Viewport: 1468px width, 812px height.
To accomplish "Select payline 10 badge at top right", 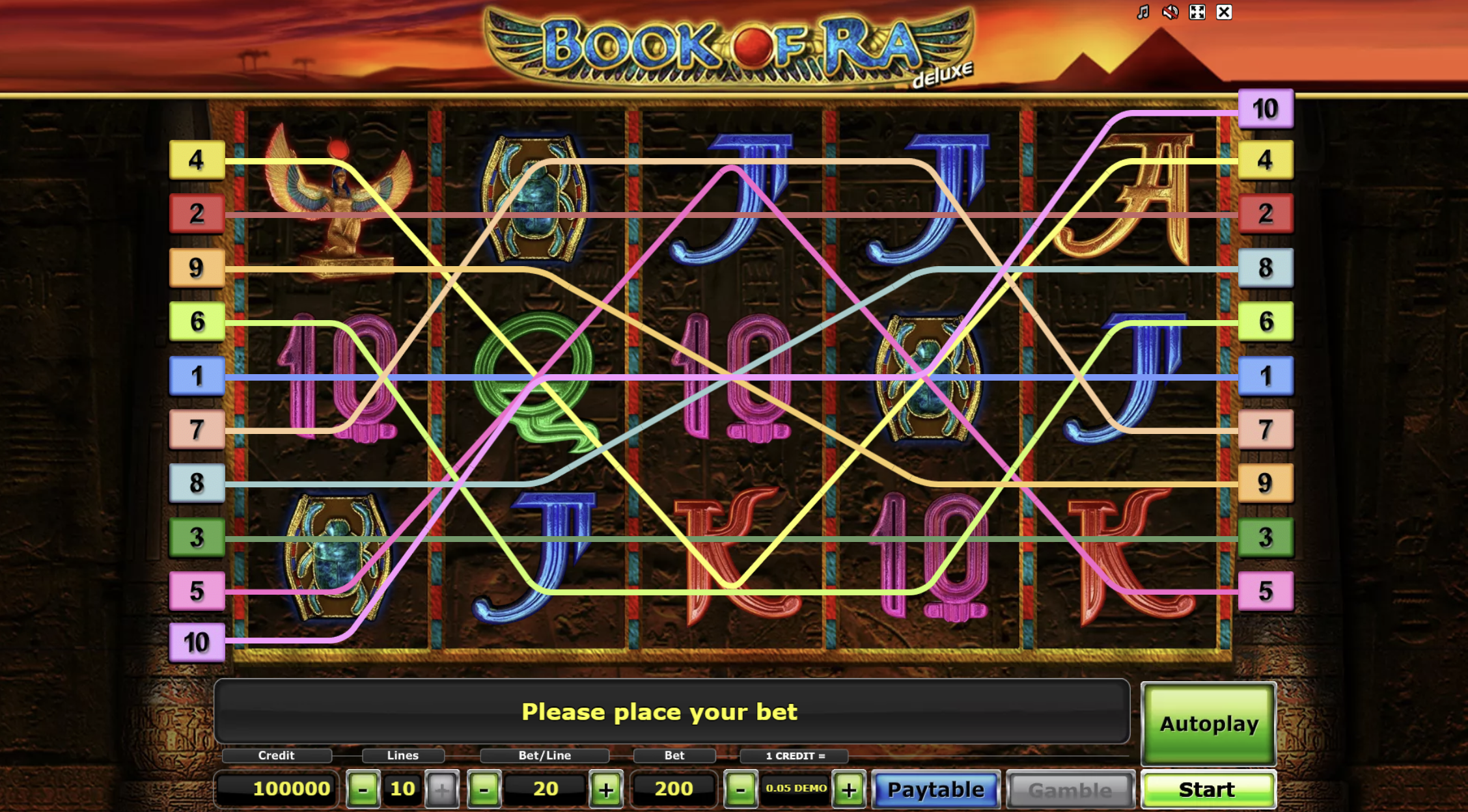I will [x=1266, y=109].
